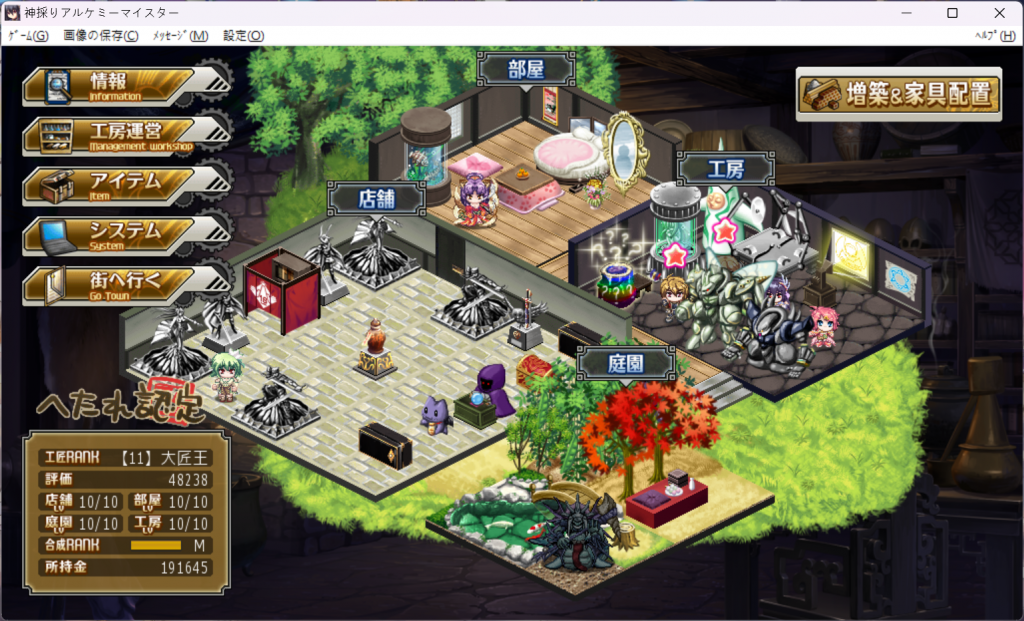Minimize the game window
The height and width of the screenshot is (621, 1024).
(x=907, y=13)
